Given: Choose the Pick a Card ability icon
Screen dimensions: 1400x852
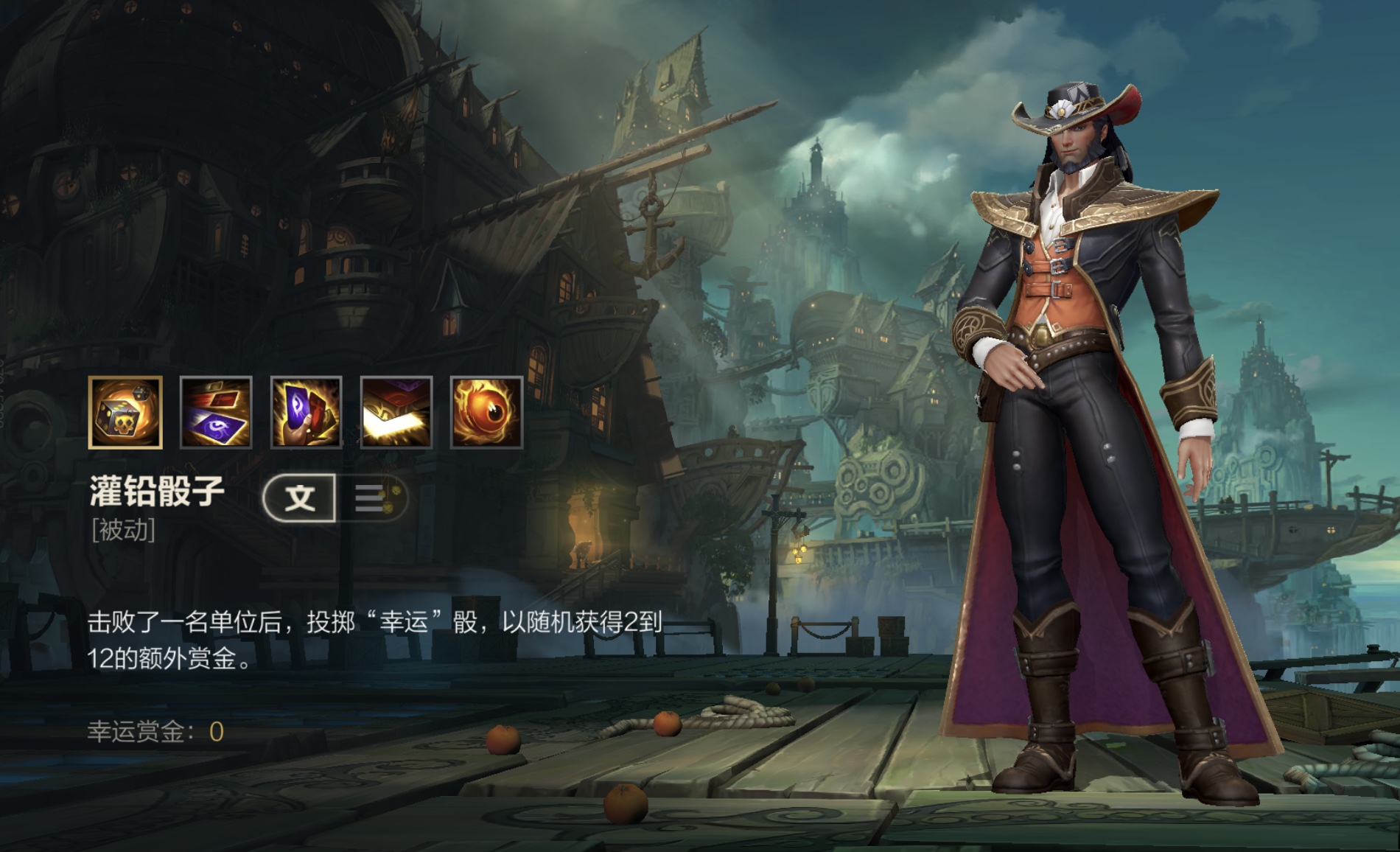Looking at the screenshot, I should point(306,413).
